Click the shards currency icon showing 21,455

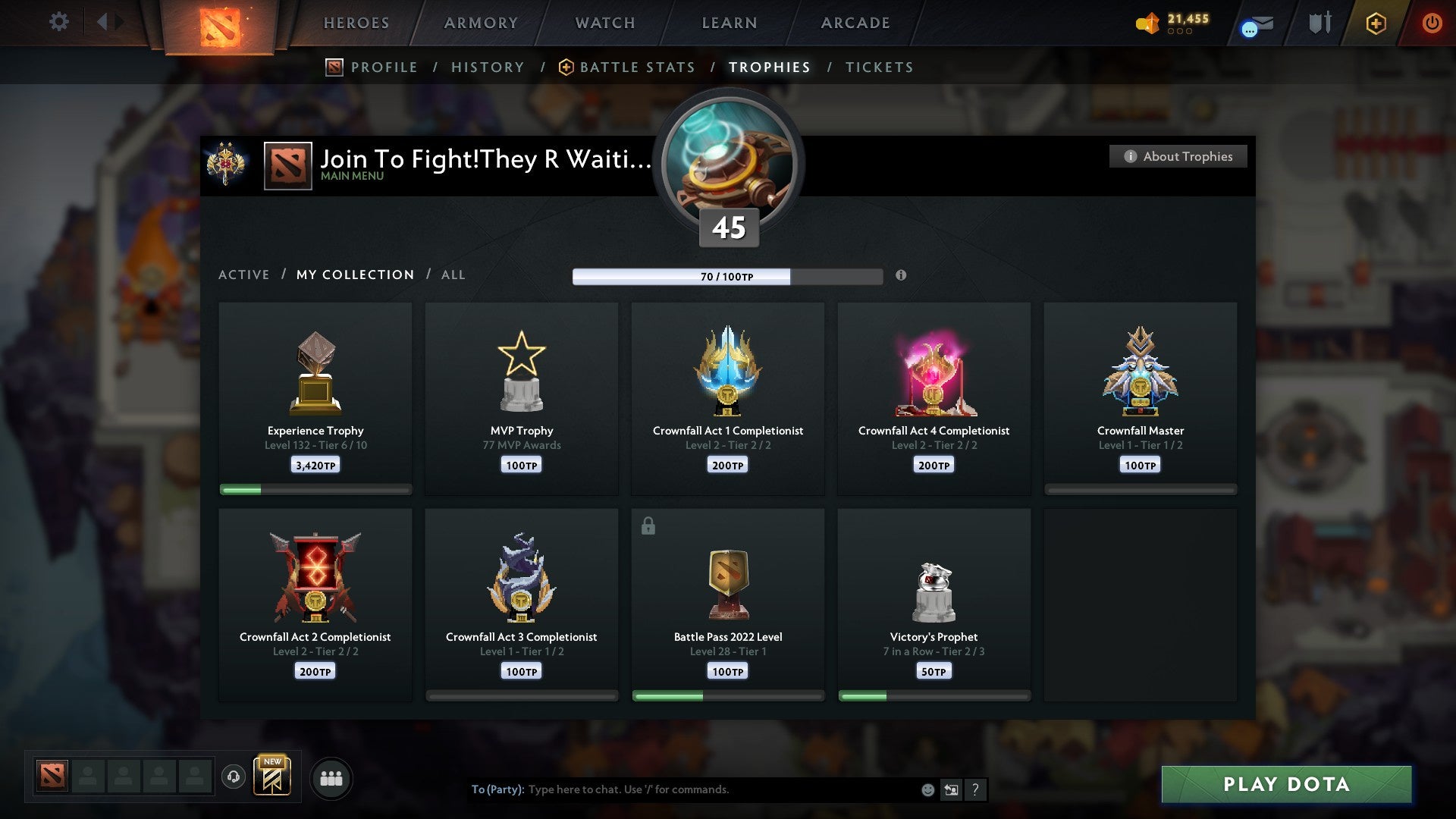(1147, 23)
